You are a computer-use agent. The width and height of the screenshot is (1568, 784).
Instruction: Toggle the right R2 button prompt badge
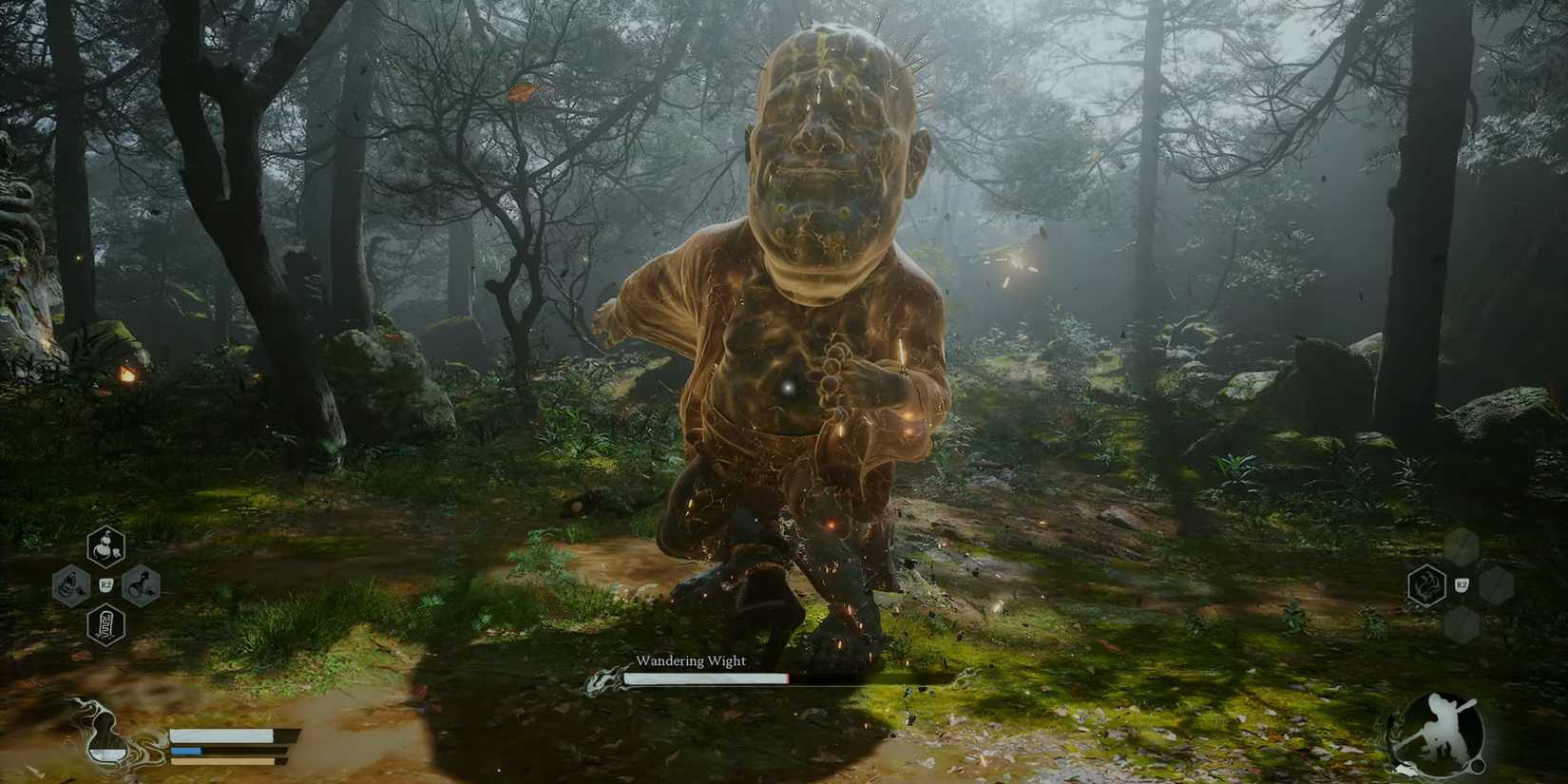[1462, 584]
